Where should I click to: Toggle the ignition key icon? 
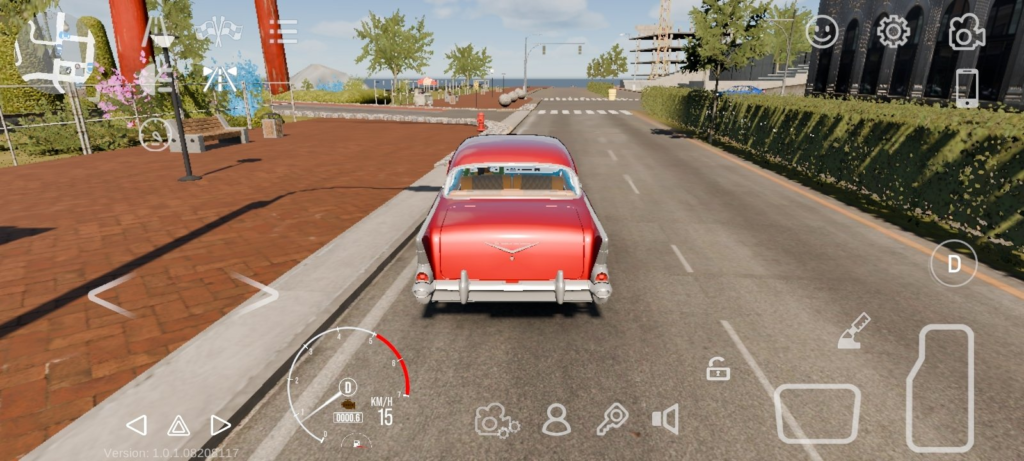[611, 419]
